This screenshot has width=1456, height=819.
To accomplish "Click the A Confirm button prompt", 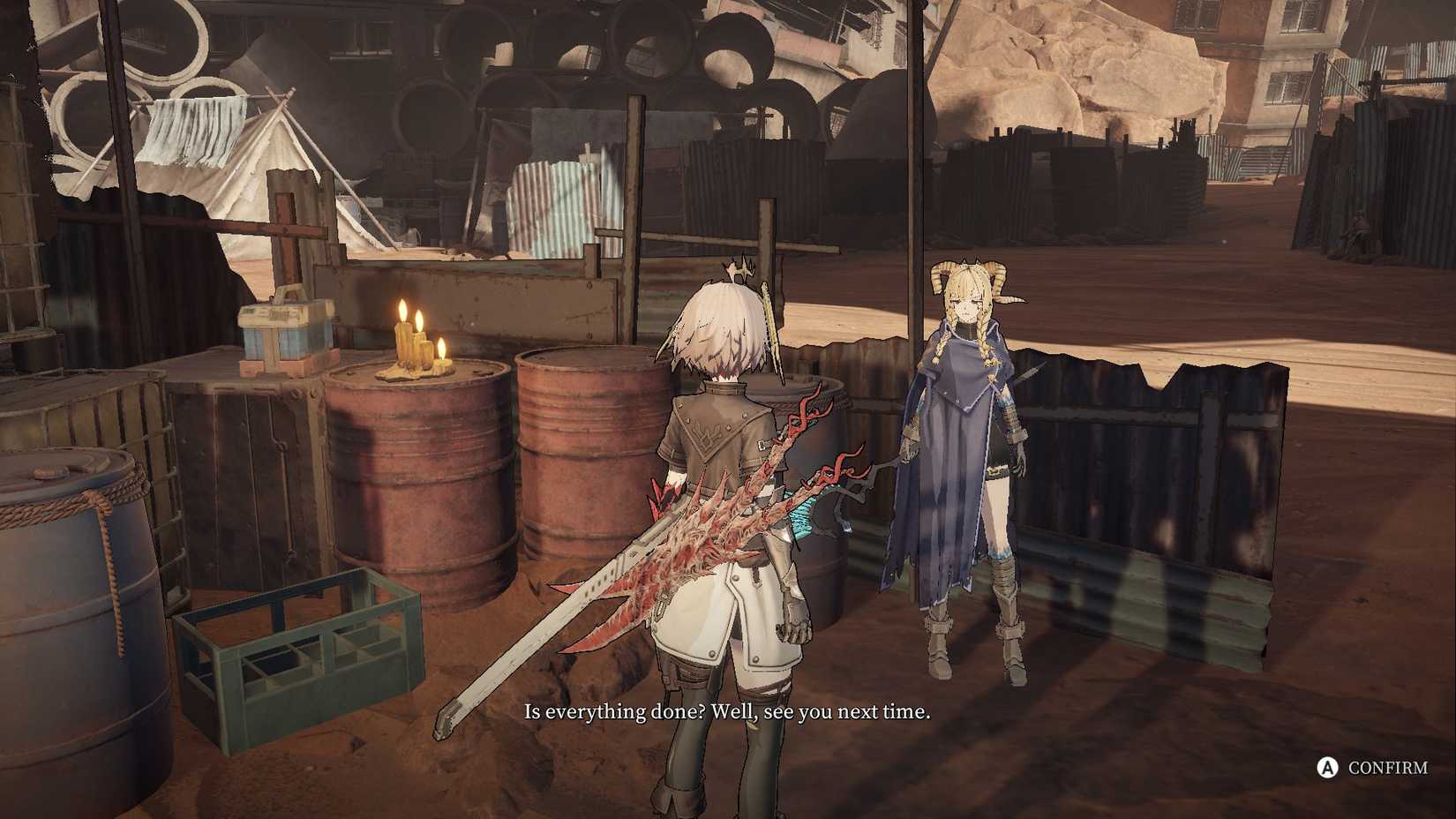I will point(1372,768).
